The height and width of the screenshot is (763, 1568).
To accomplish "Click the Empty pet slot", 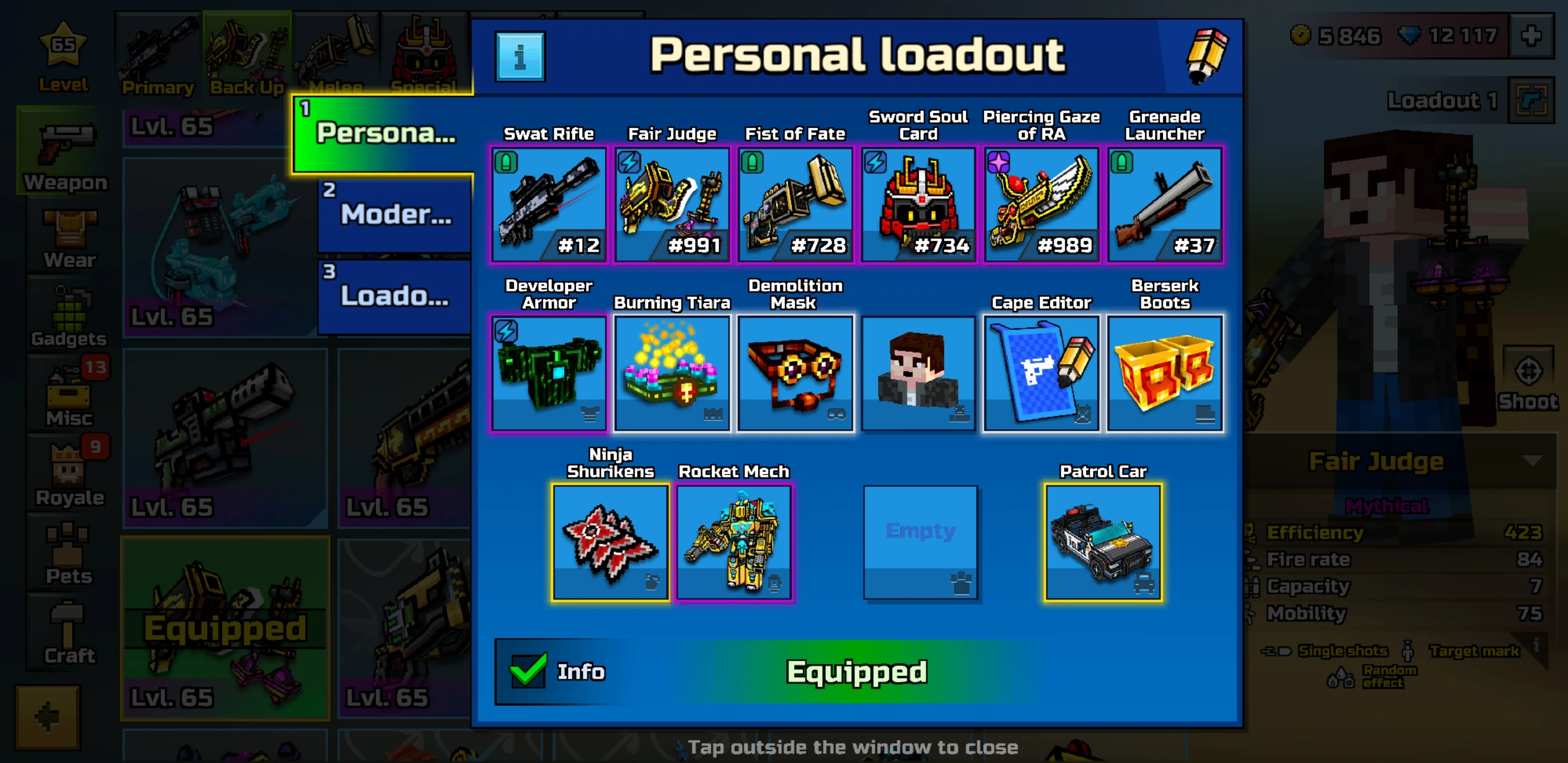I will (921, 542).
